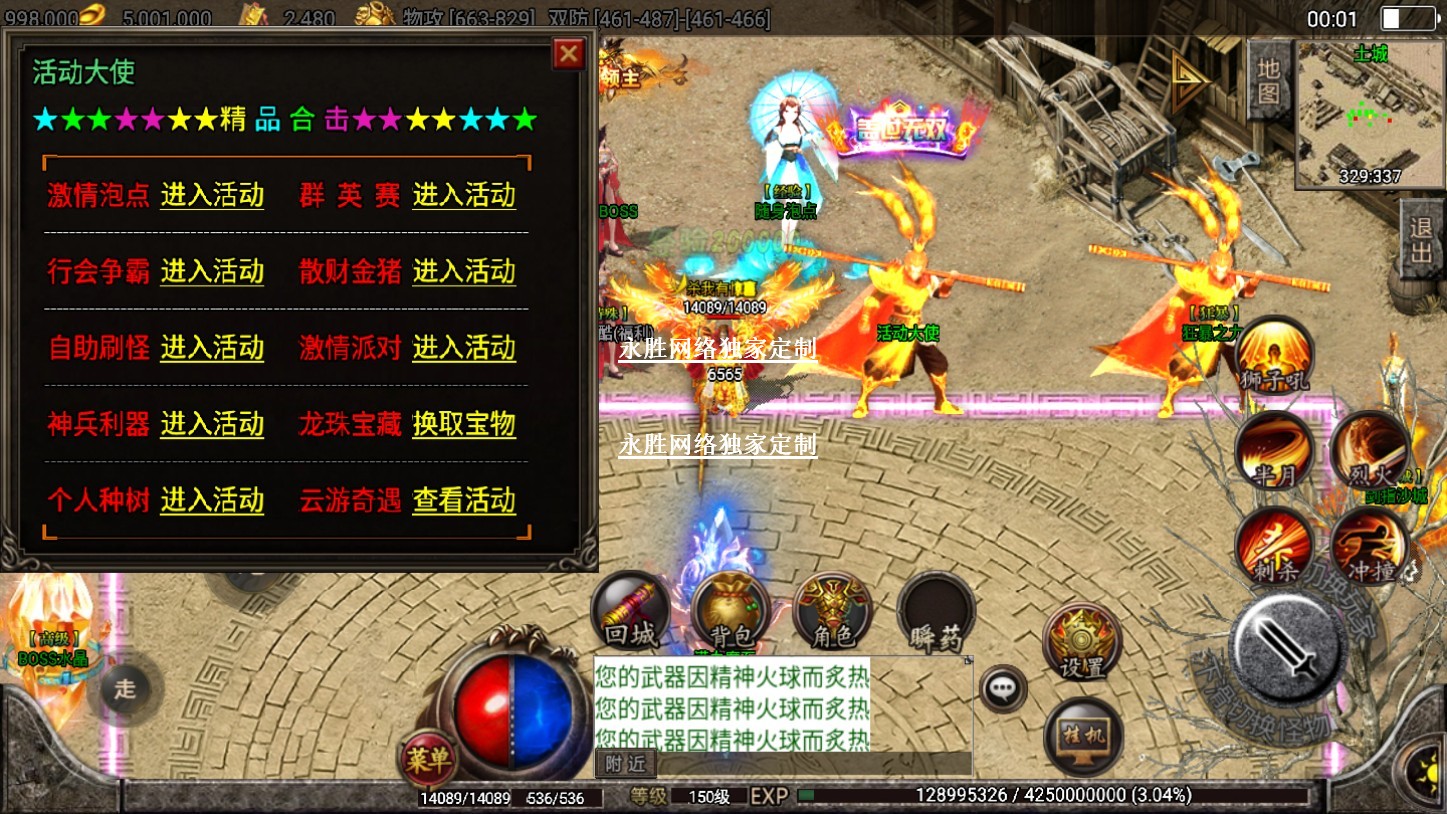View the 云游奇遇 activity
The width and height of the screenshot is (1447, 814).
464,500
